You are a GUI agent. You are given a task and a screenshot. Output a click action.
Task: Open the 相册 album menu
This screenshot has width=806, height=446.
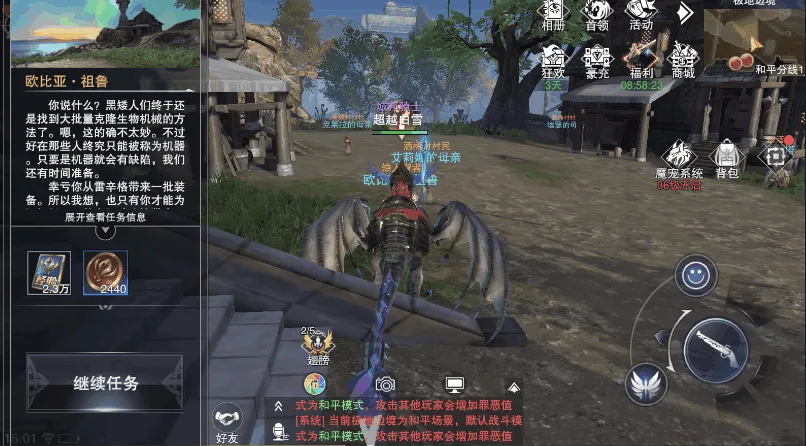click(553, 14)
